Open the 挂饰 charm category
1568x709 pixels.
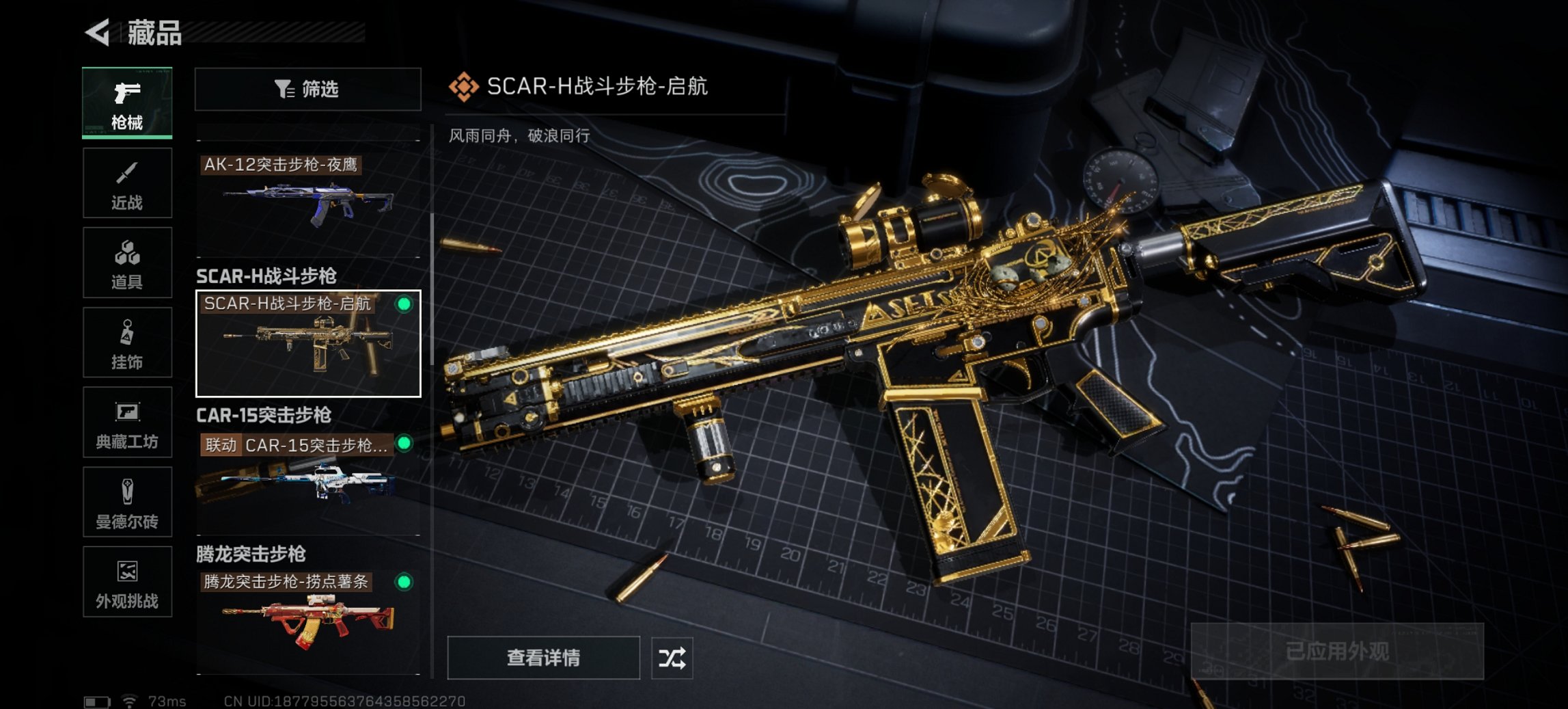pyautogui.click(x=127, y=343)
